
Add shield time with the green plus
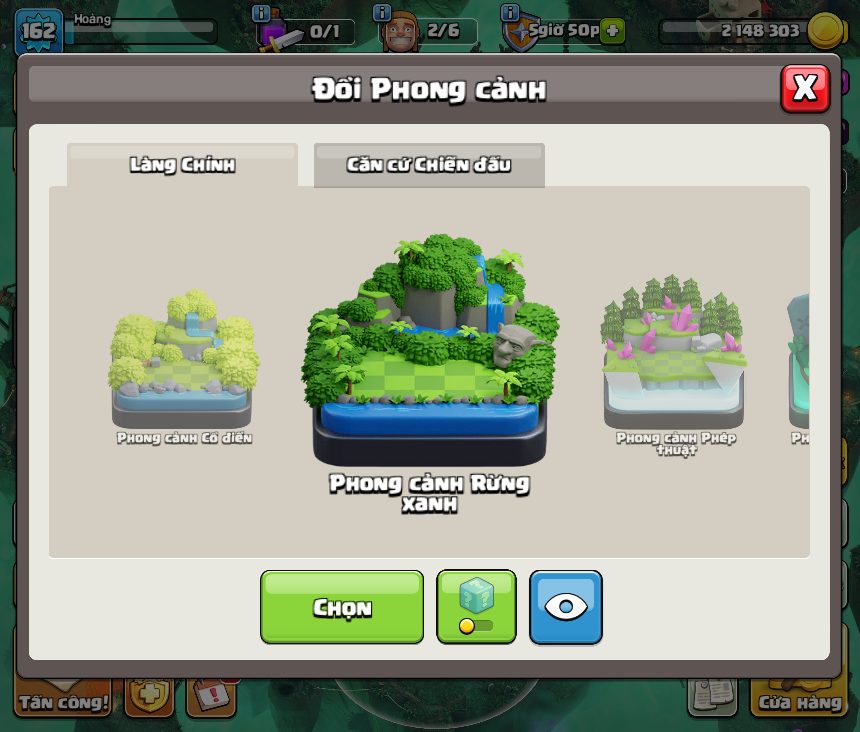(x=613, y=31)
